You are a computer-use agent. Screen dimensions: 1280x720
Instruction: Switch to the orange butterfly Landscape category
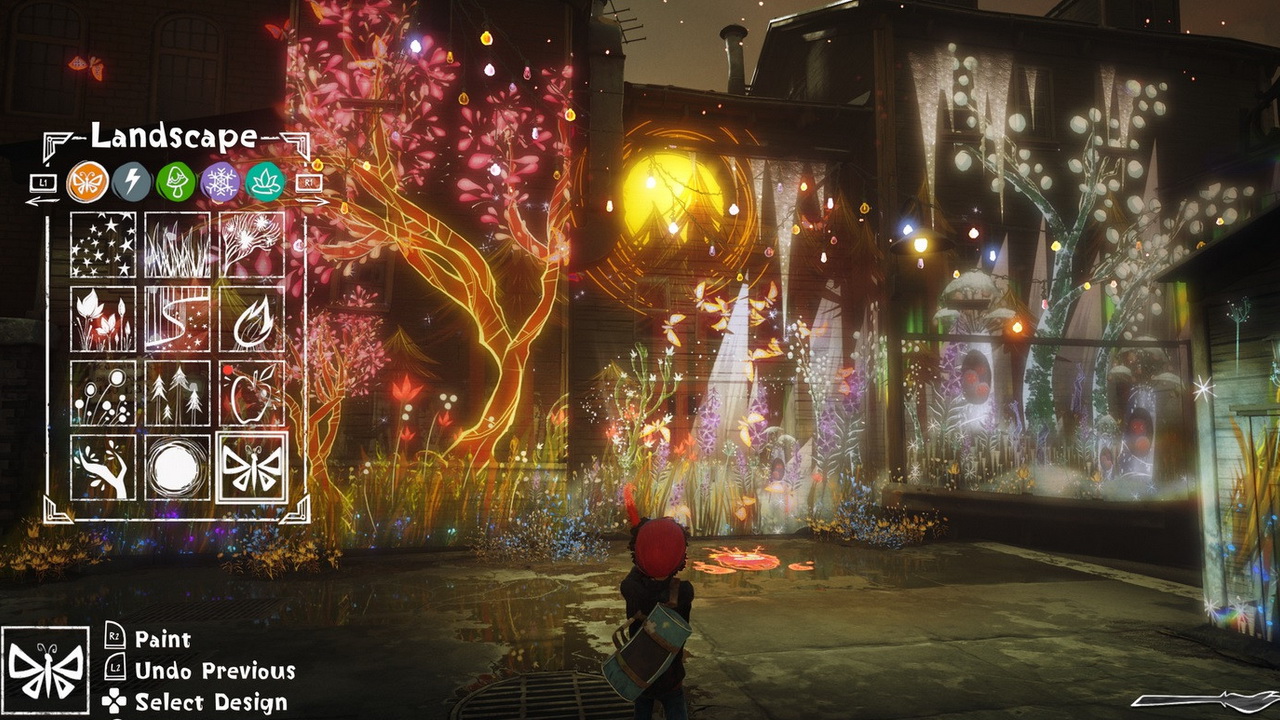pyautogui.click(x=88, y=182)
